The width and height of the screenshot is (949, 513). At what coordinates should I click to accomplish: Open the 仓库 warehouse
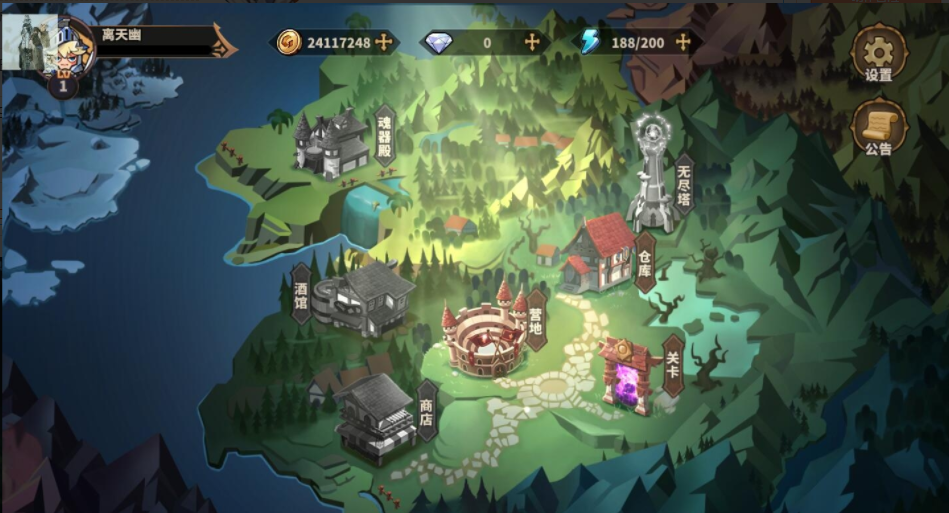[600, 253]
